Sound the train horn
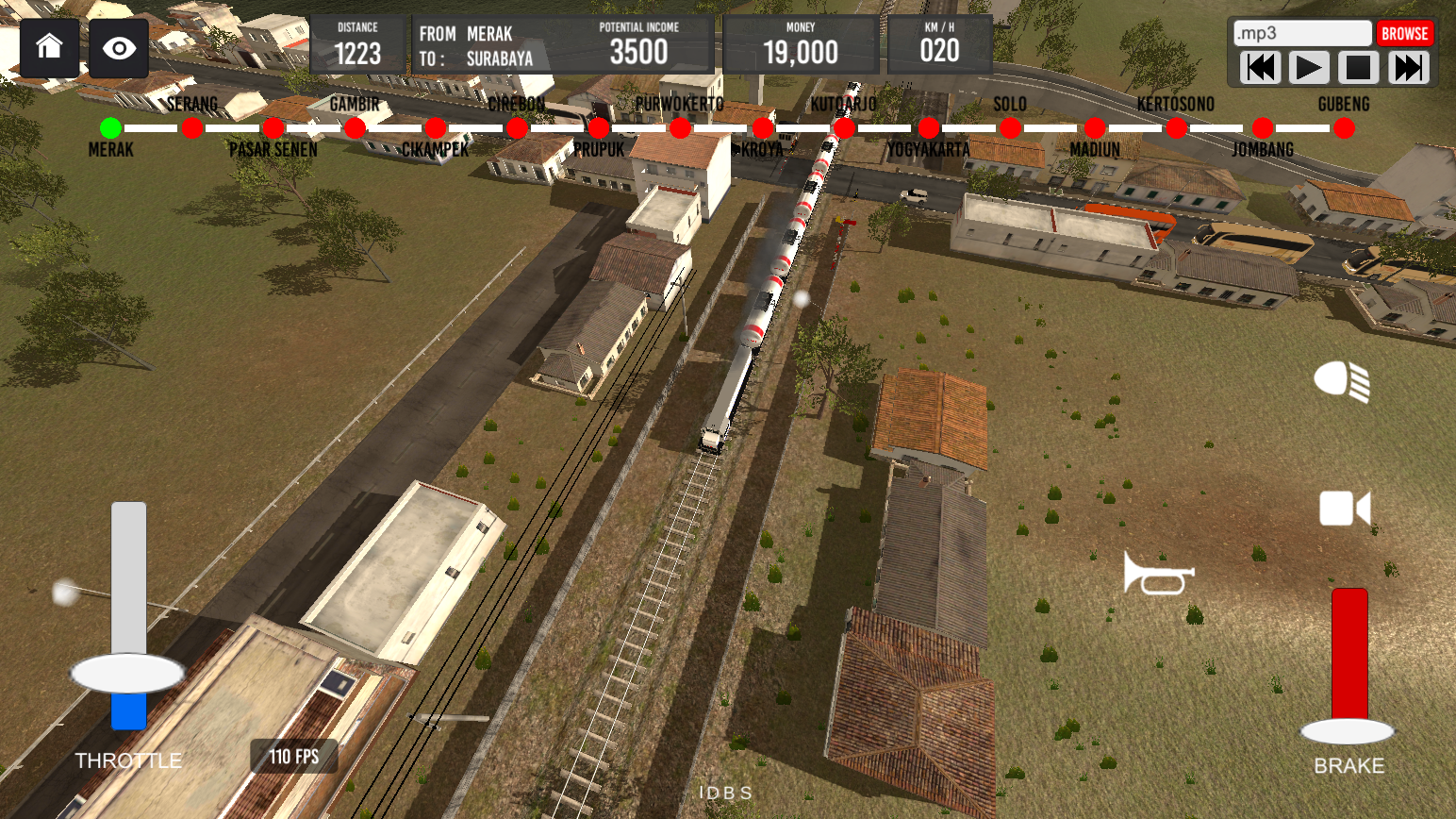The height and width of the screenshot is (819, 1456). pos(1158,573)
